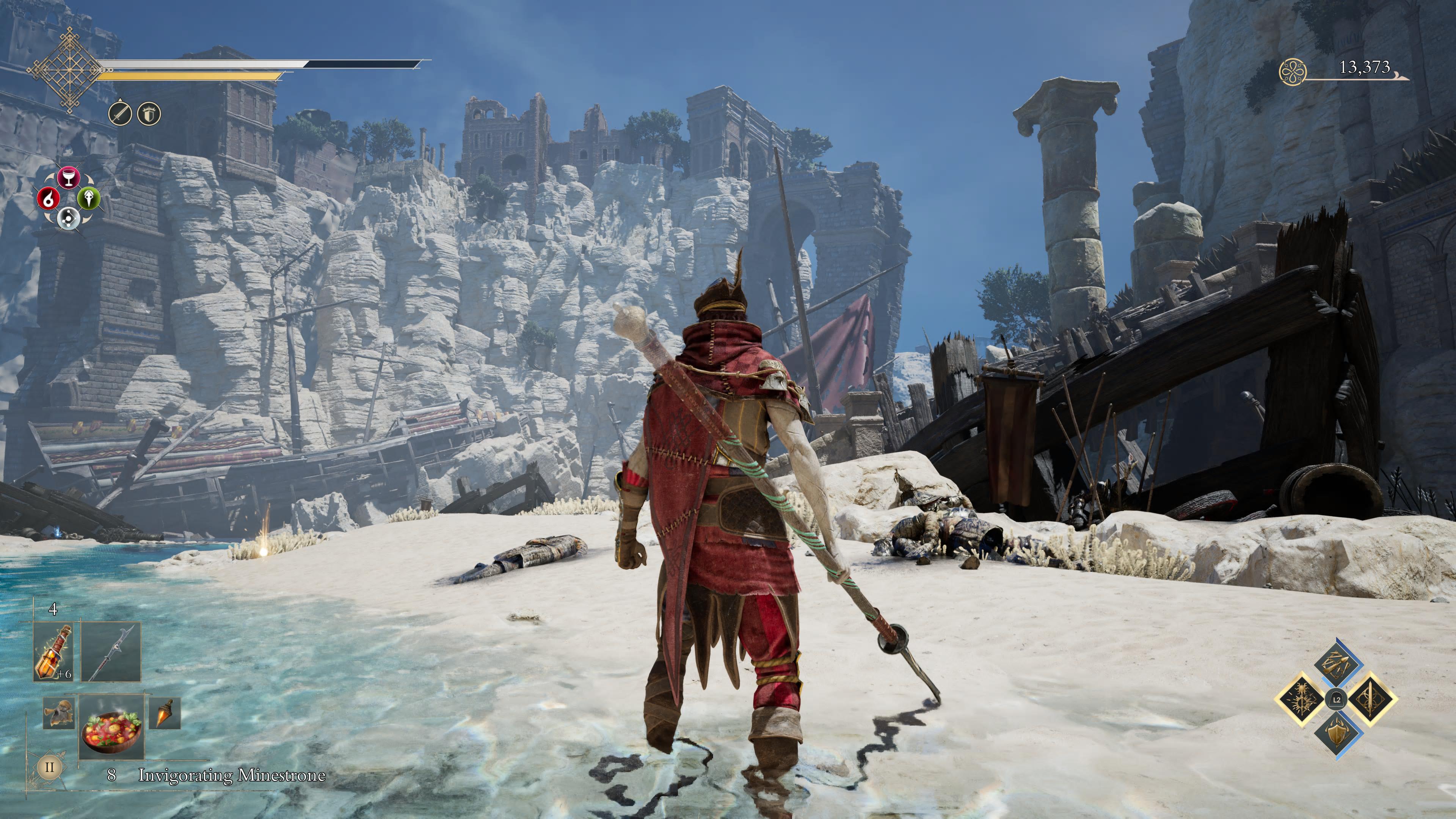Select the pink goblet orb
This screenshot has height=819, width=1456.
pyautogui.click(x=68, y=177)
